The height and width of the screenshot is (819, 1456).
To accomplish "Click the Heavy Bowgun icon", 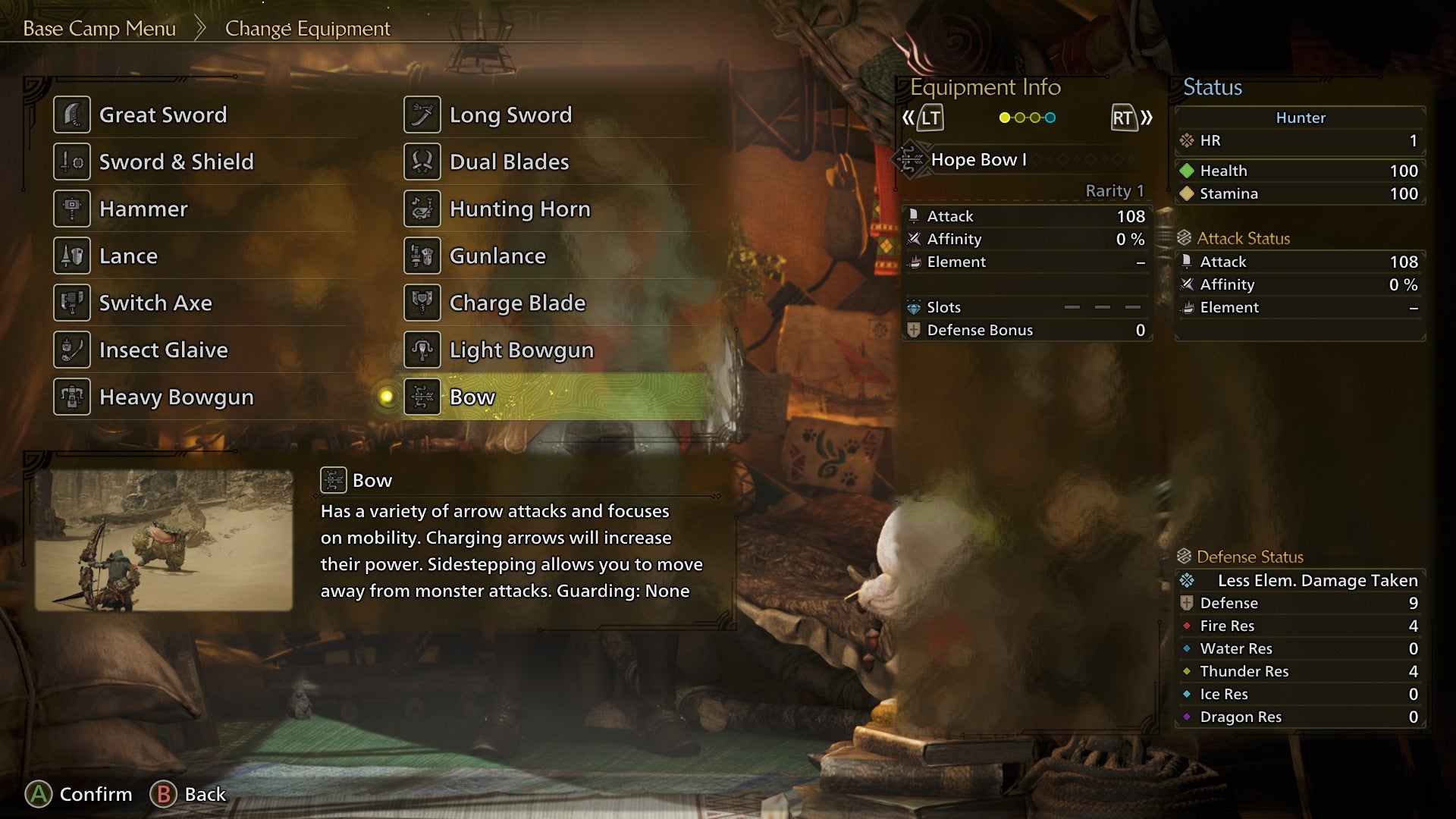I will pos(72,397).
